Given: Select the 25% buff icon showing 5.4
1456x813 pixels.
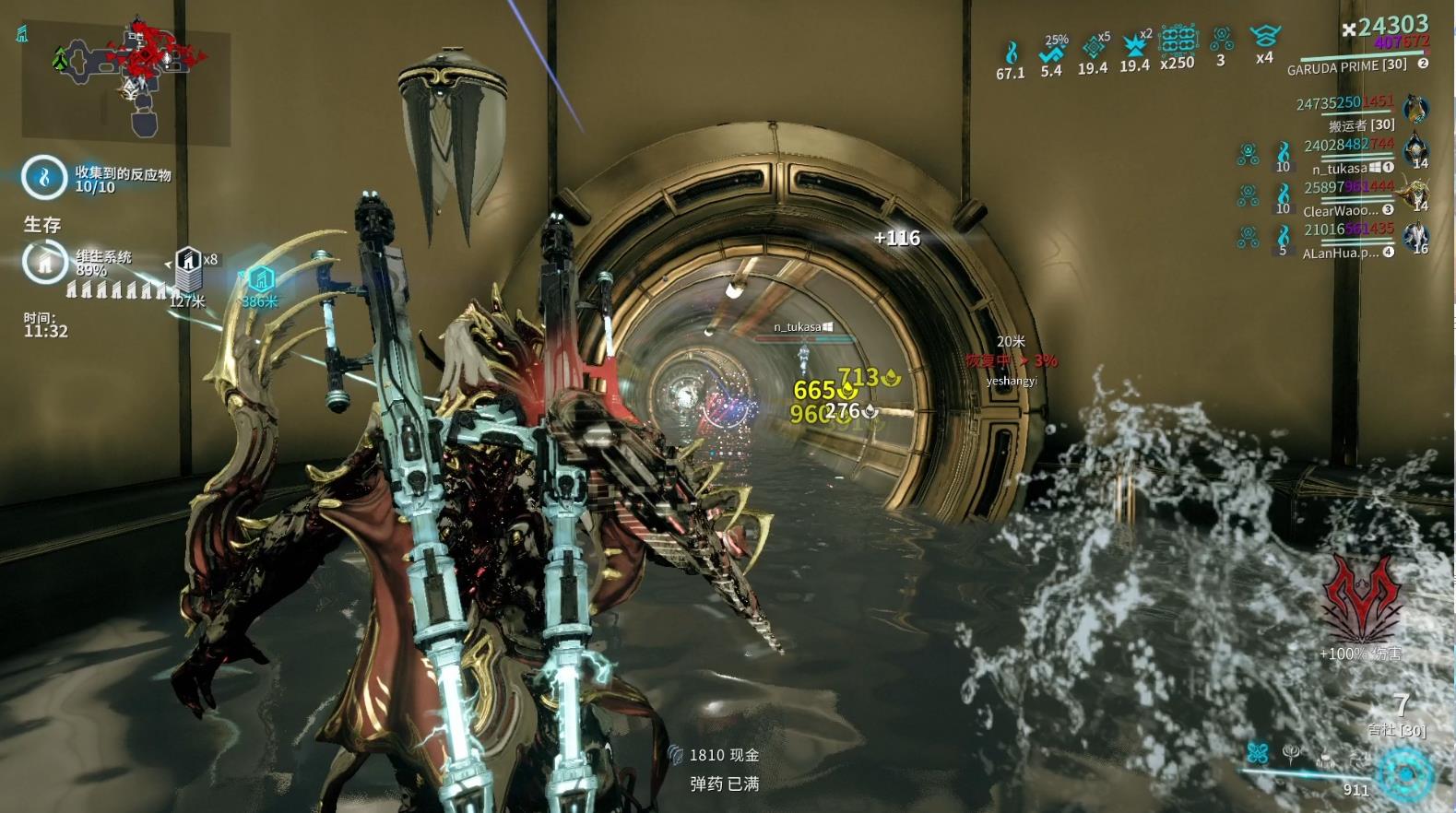Looking at the screenshot, I should (x=1051, y=53).
